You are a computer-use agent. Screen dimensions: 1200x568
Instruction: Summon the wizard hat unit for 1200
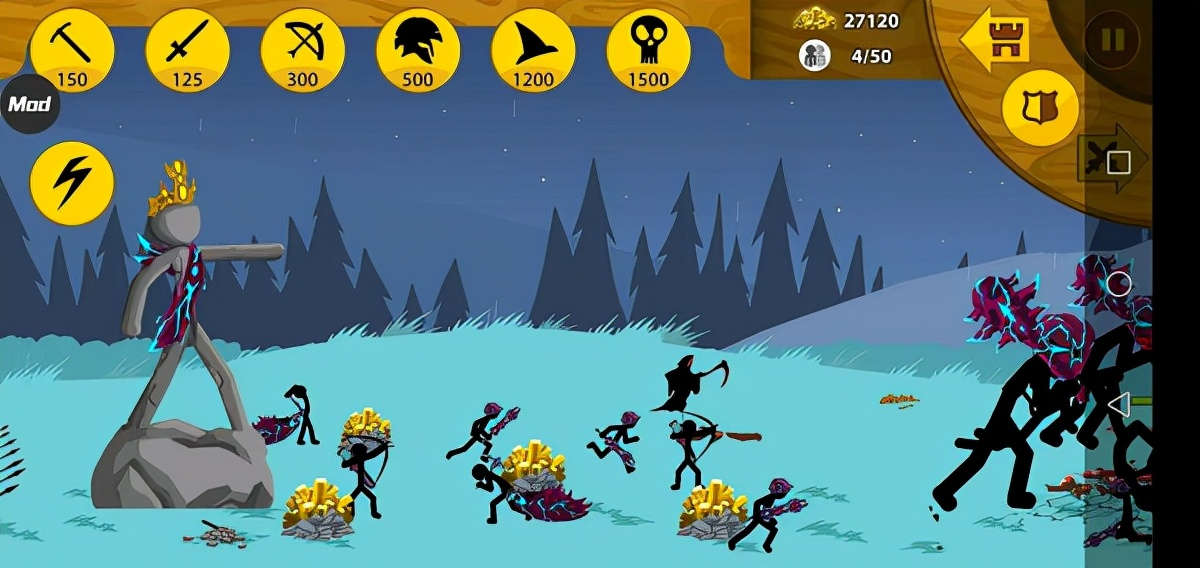point(533,50)
